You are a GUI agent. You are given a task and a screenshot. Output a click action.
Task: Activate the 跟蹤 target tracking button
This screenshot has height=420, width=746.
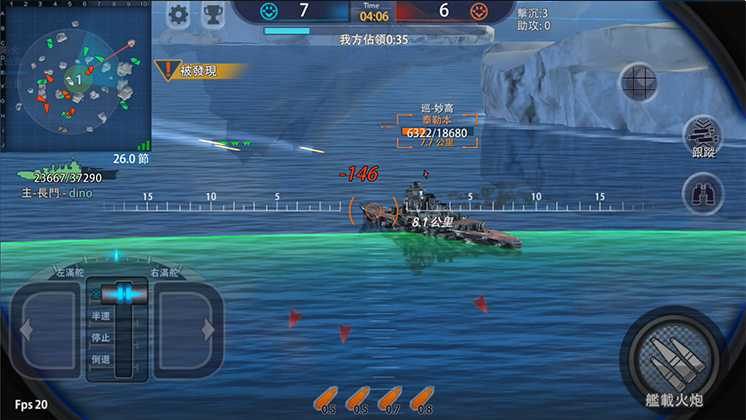[x=702, y=139]
